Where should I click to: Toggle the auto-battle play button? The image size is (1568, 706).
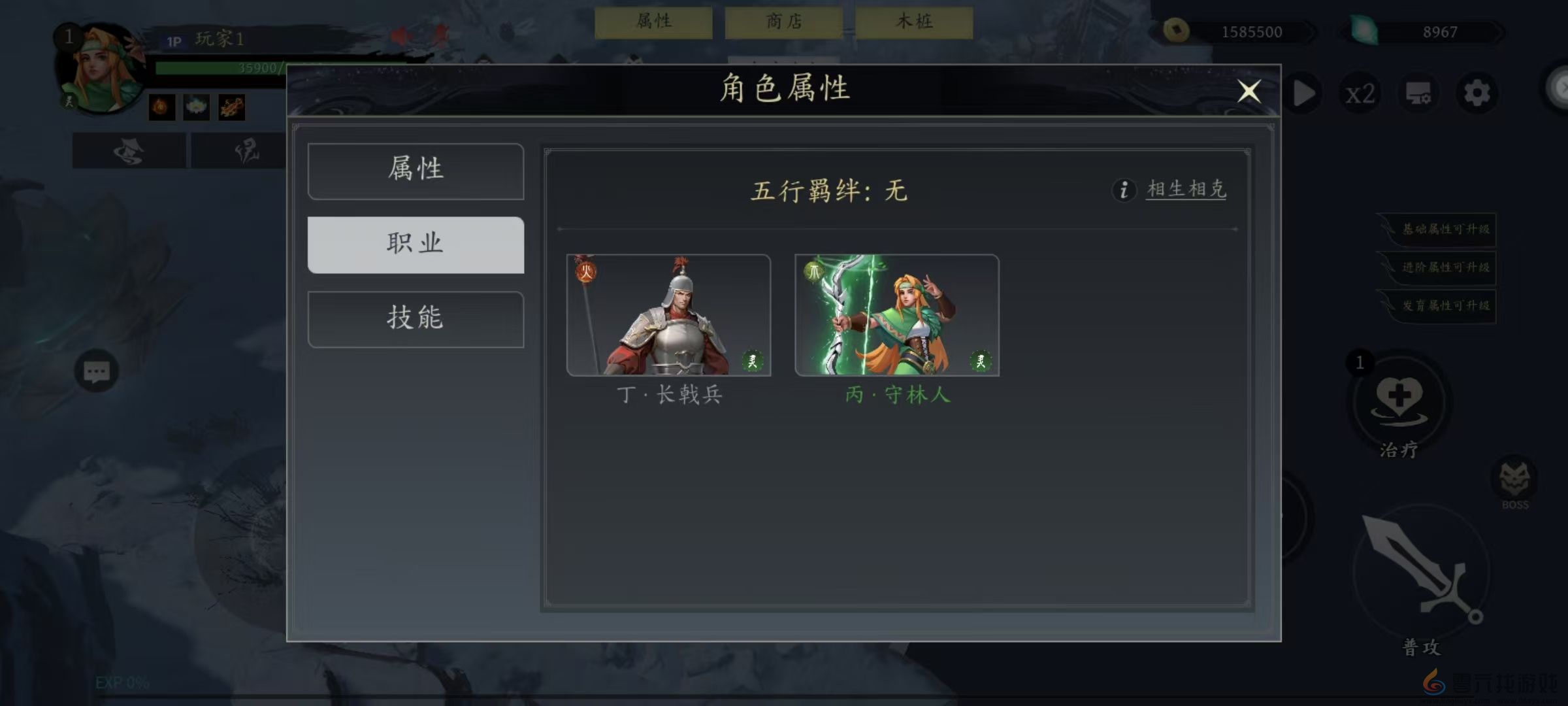1303,93
